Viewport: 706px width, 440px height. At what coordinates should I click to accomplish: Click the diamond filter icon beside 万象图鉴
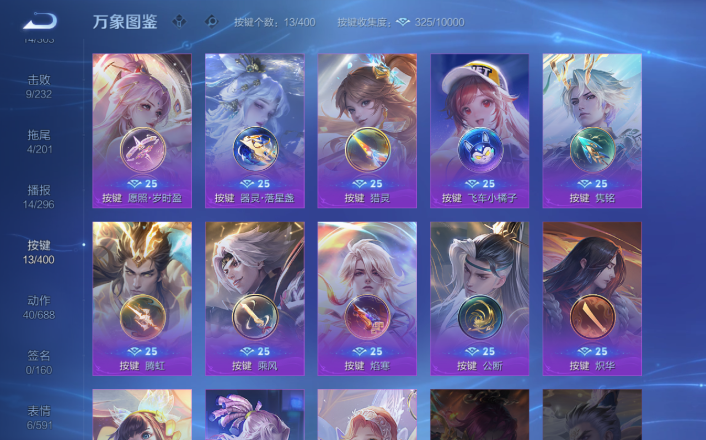pyautogui.click(x=179, y=20)
